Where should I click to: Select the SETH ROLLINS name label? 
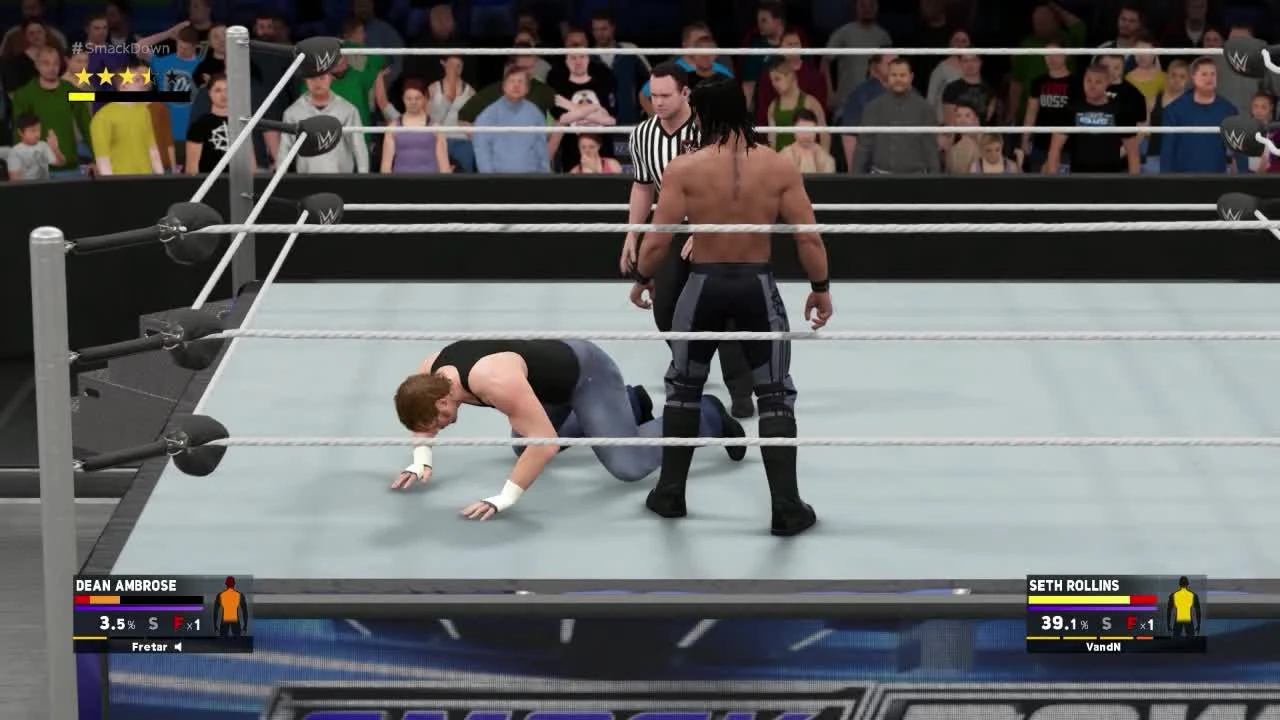[x=1073, y=585]
